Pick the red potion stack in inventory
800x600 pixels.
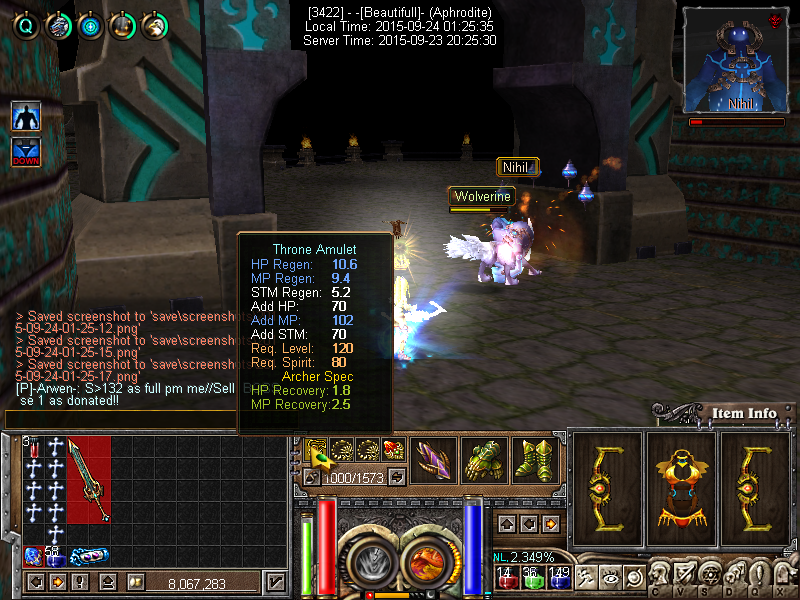pos(32,449)
